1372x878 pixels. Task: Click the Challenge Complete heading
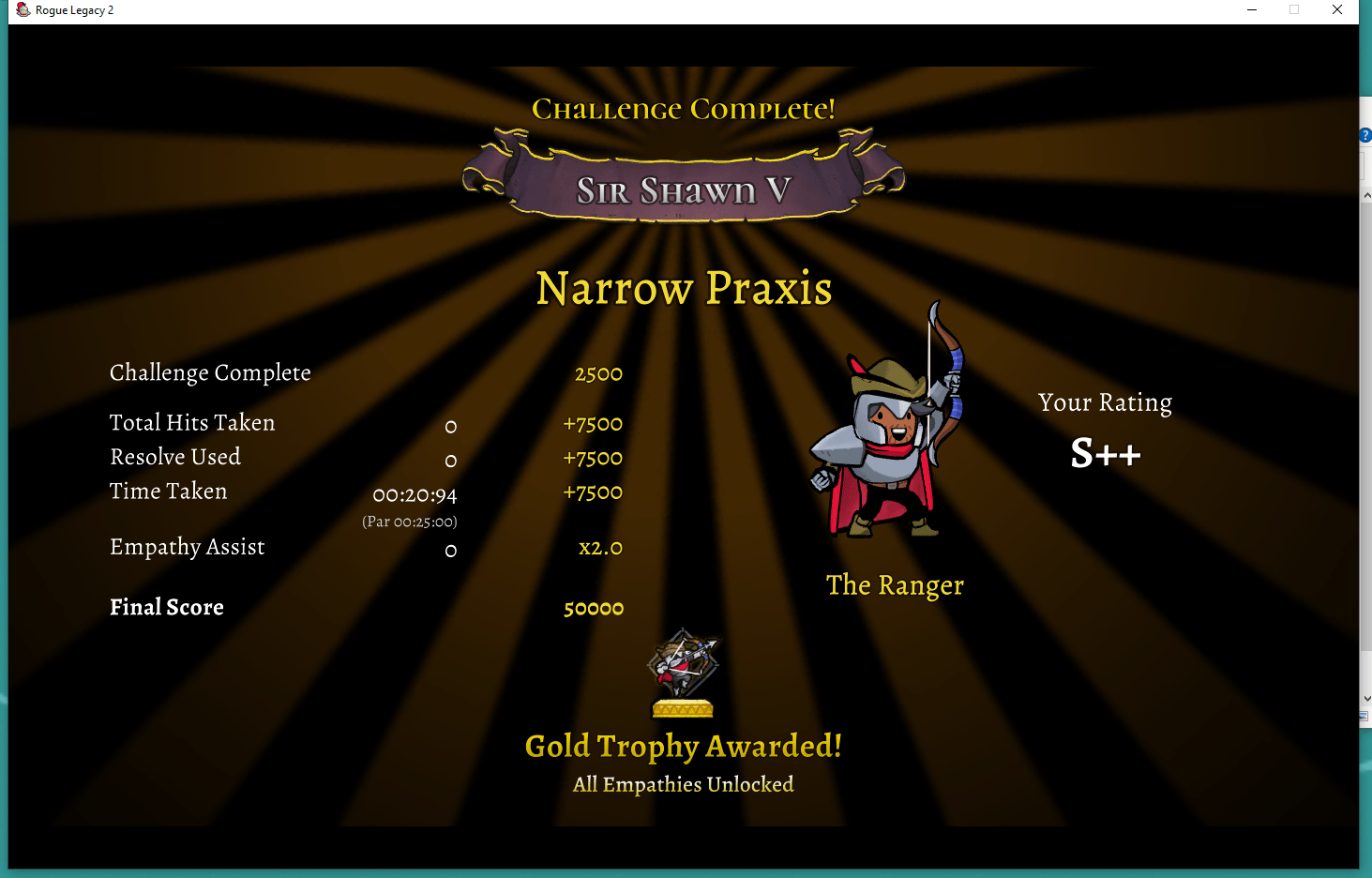[682, 108]
